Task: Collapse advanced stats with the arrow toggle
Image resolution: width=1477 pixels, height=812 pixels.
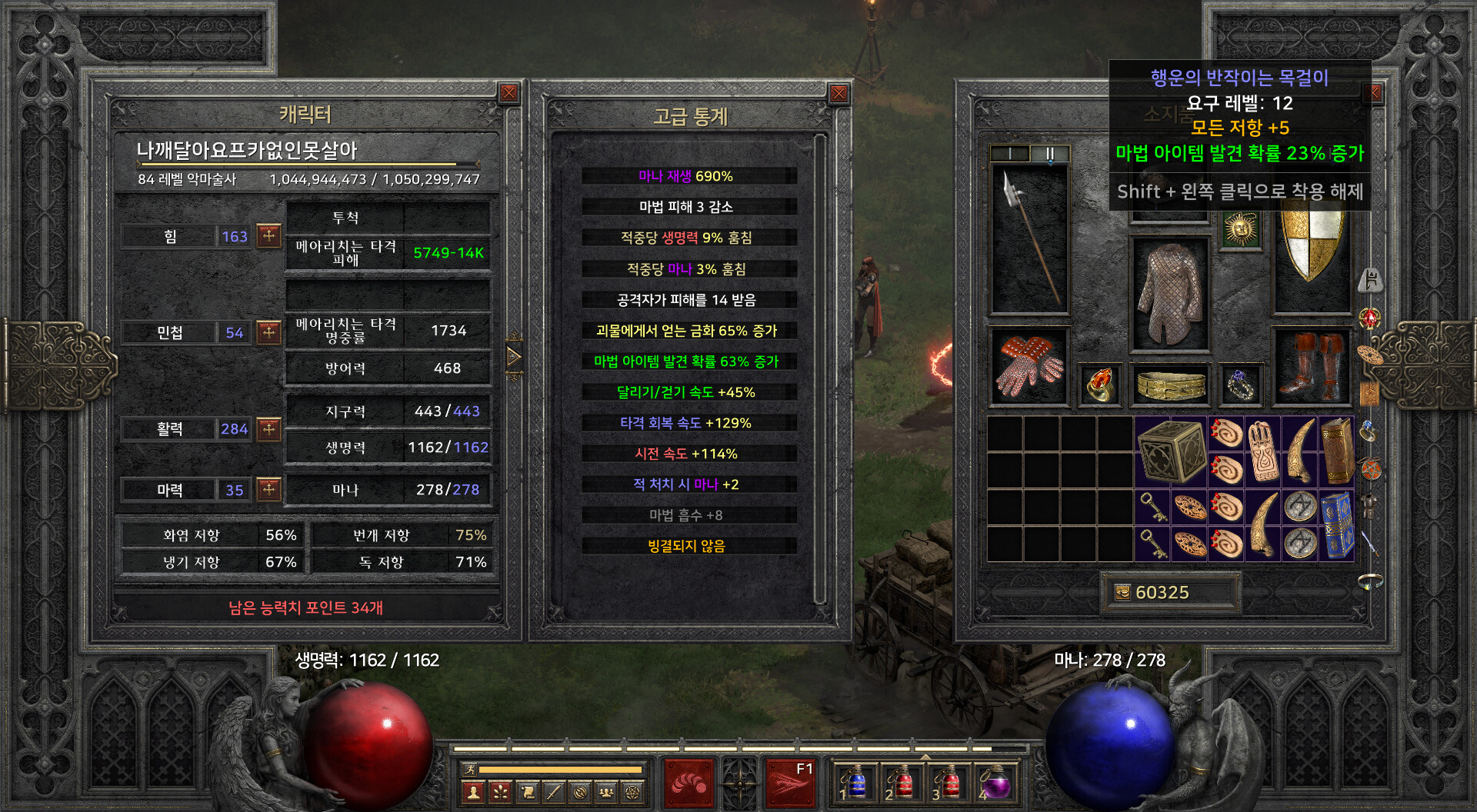Action: tap(514, 357)
